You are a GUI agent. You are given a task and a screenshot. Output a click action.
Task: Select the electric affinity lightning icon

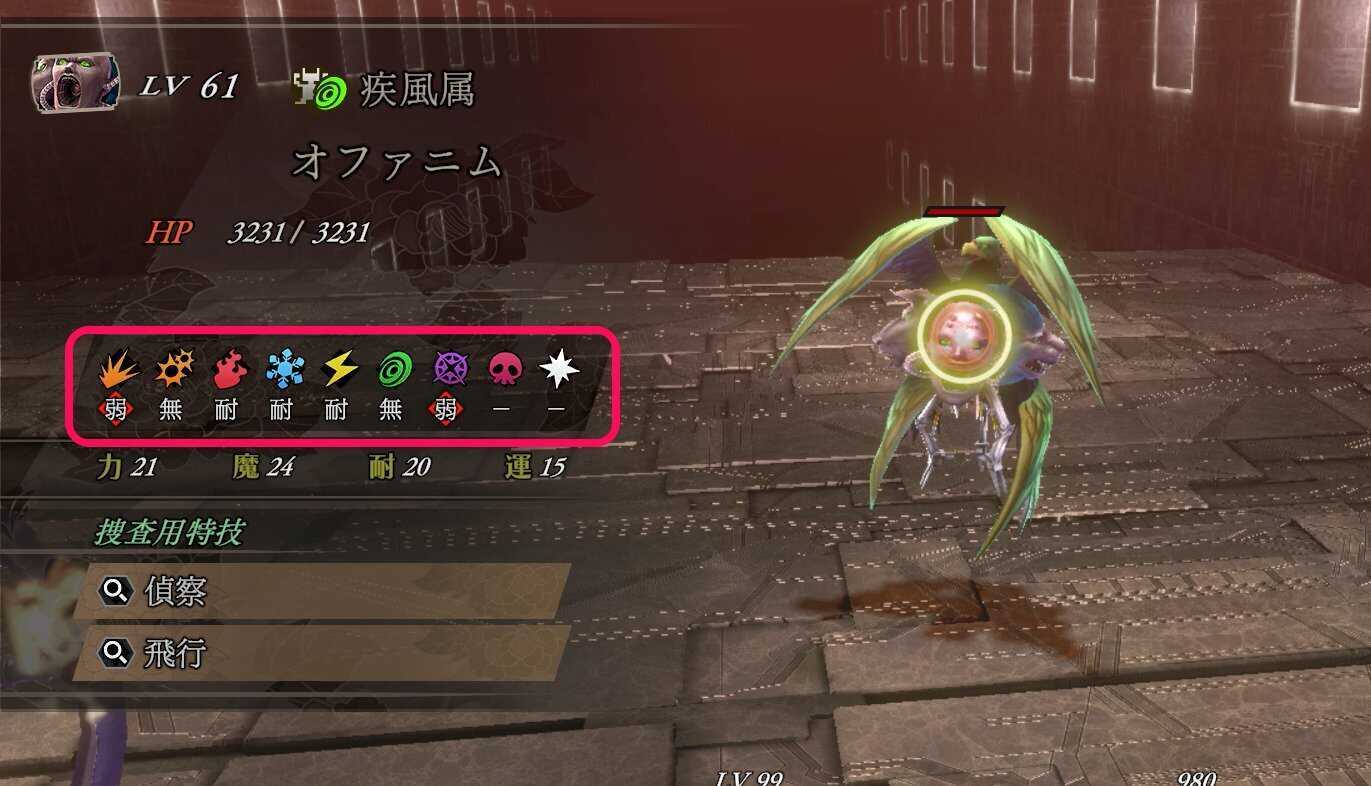[336, 370]
